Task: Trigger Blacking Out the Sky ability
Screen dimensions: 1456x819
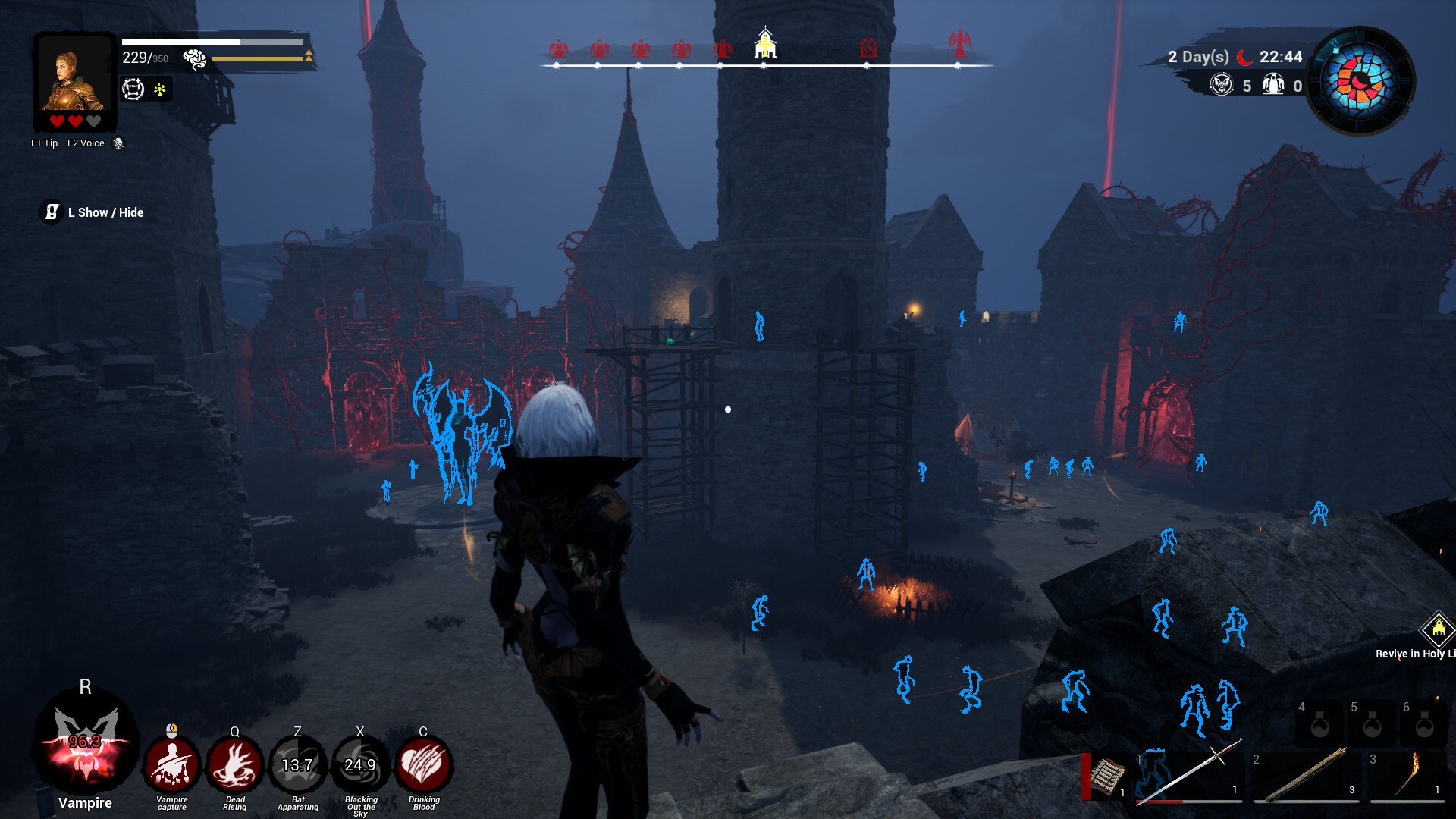Action: 360,765
